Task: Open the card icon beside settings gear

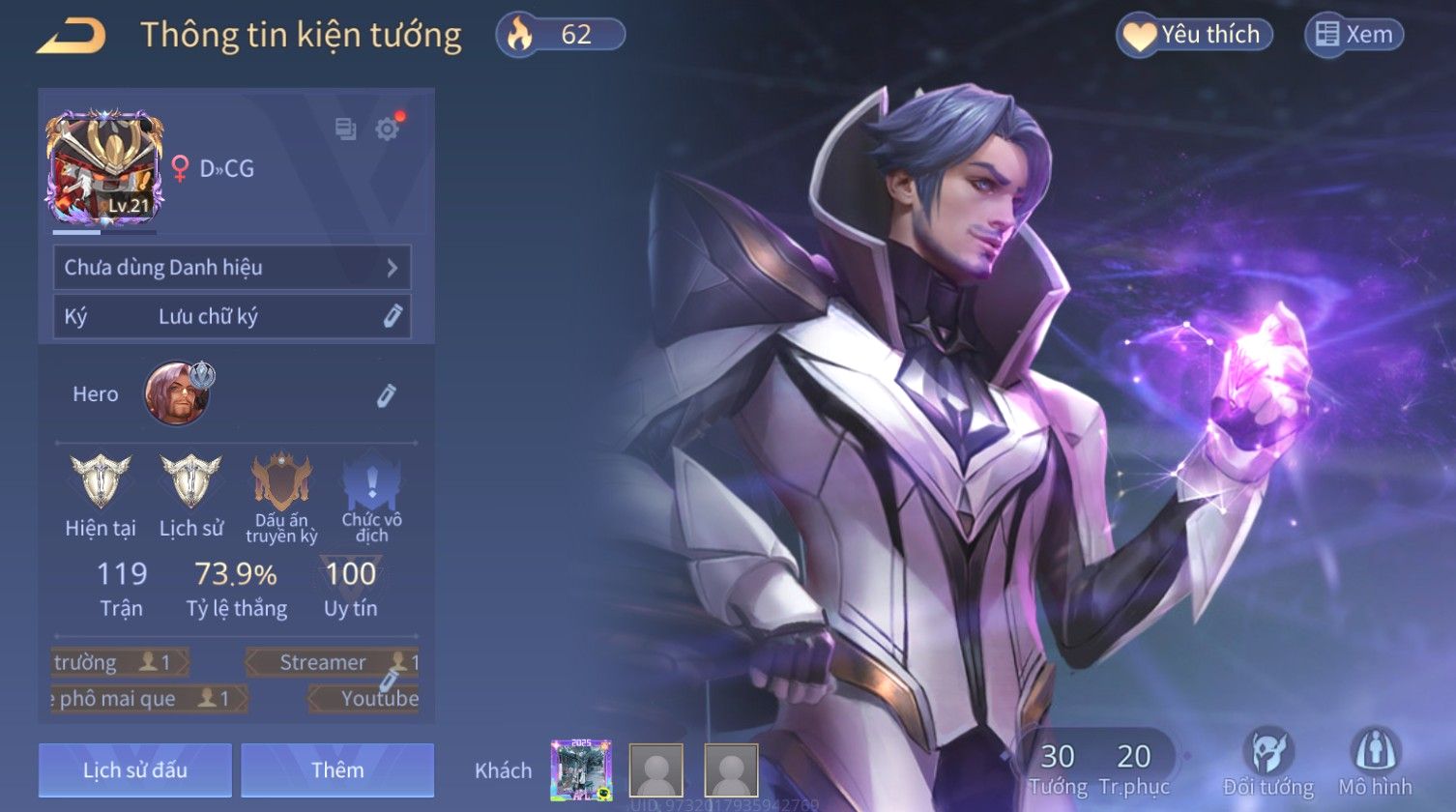Action: pyautogui.click(x=345, y=129)
